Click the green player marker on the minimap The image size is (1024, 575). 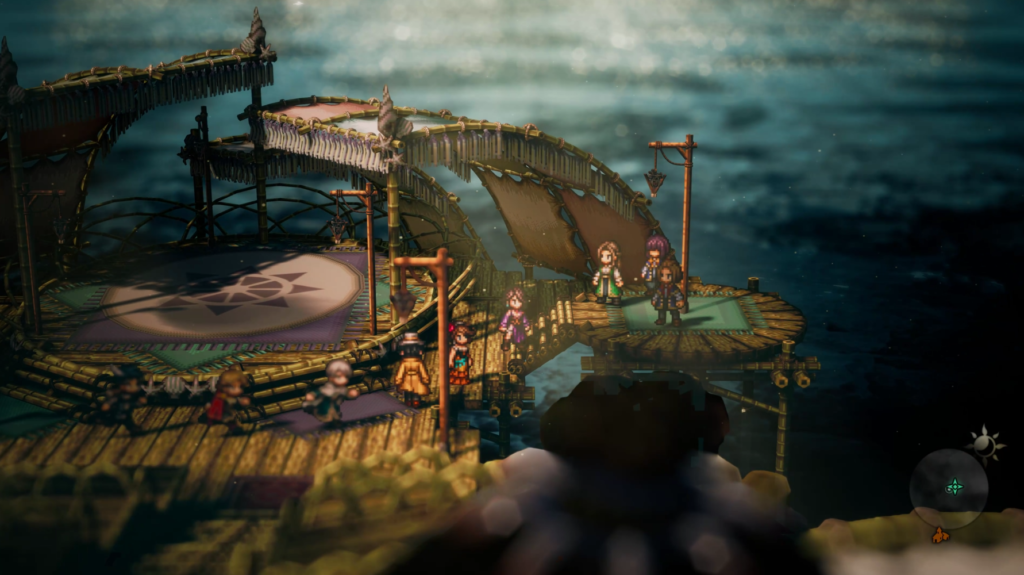click(955, 487)
